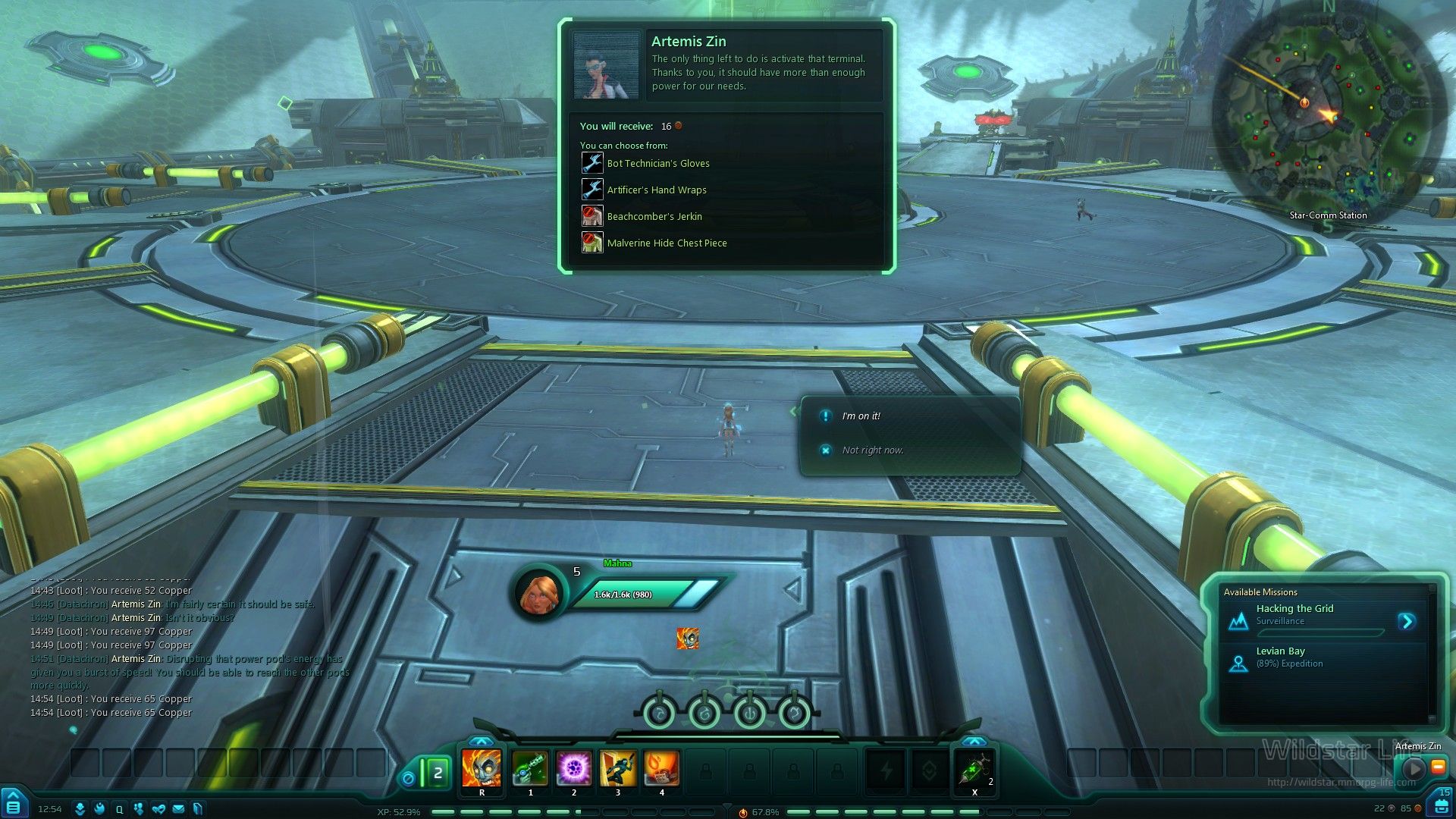Play the Artemis Zin datachron call
Viewport: 1456px width, 819px height.
pyautogui.click(x=1414, y=768)
